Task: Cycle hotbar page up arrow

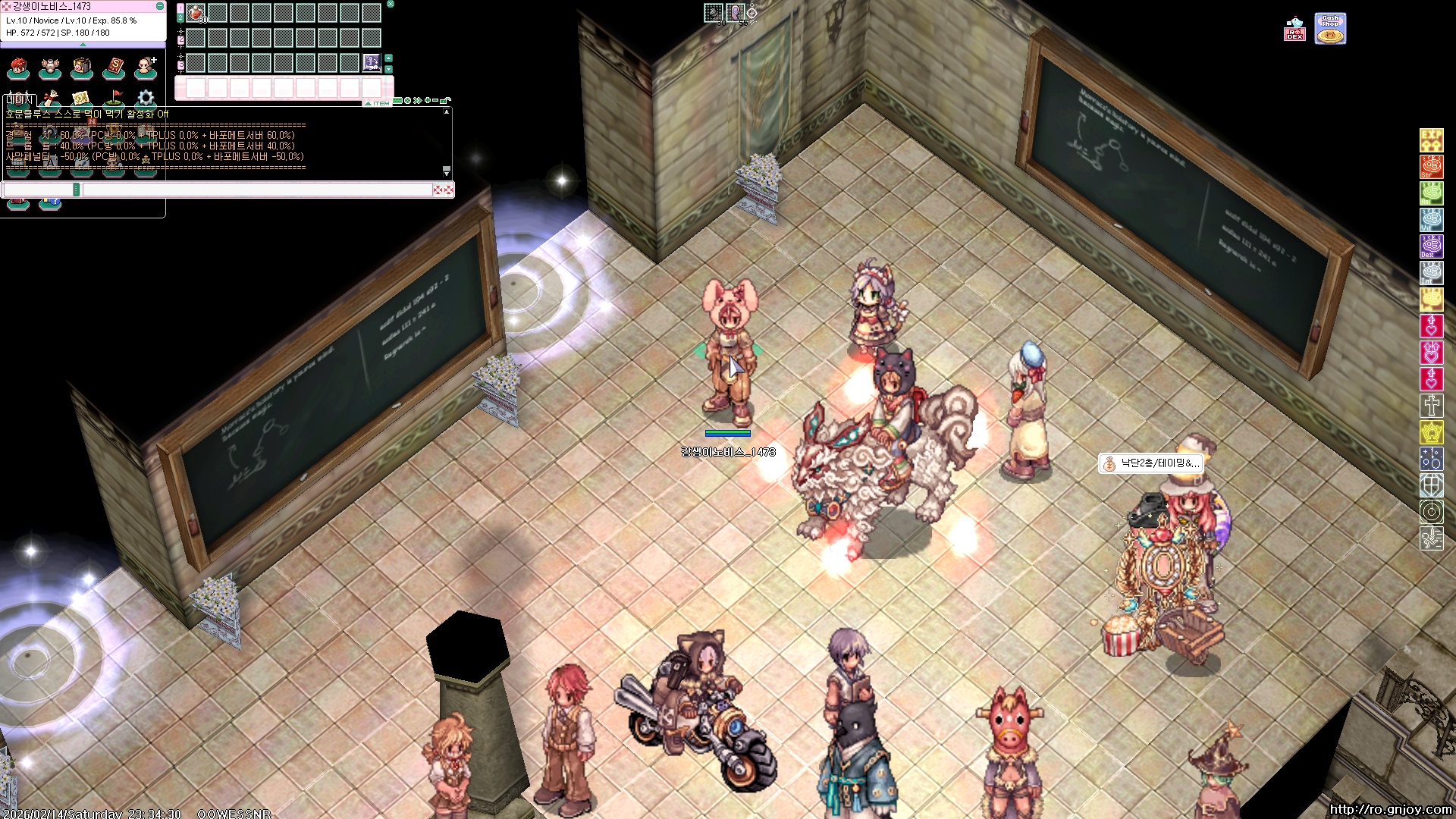Action: tap(388, 58)
